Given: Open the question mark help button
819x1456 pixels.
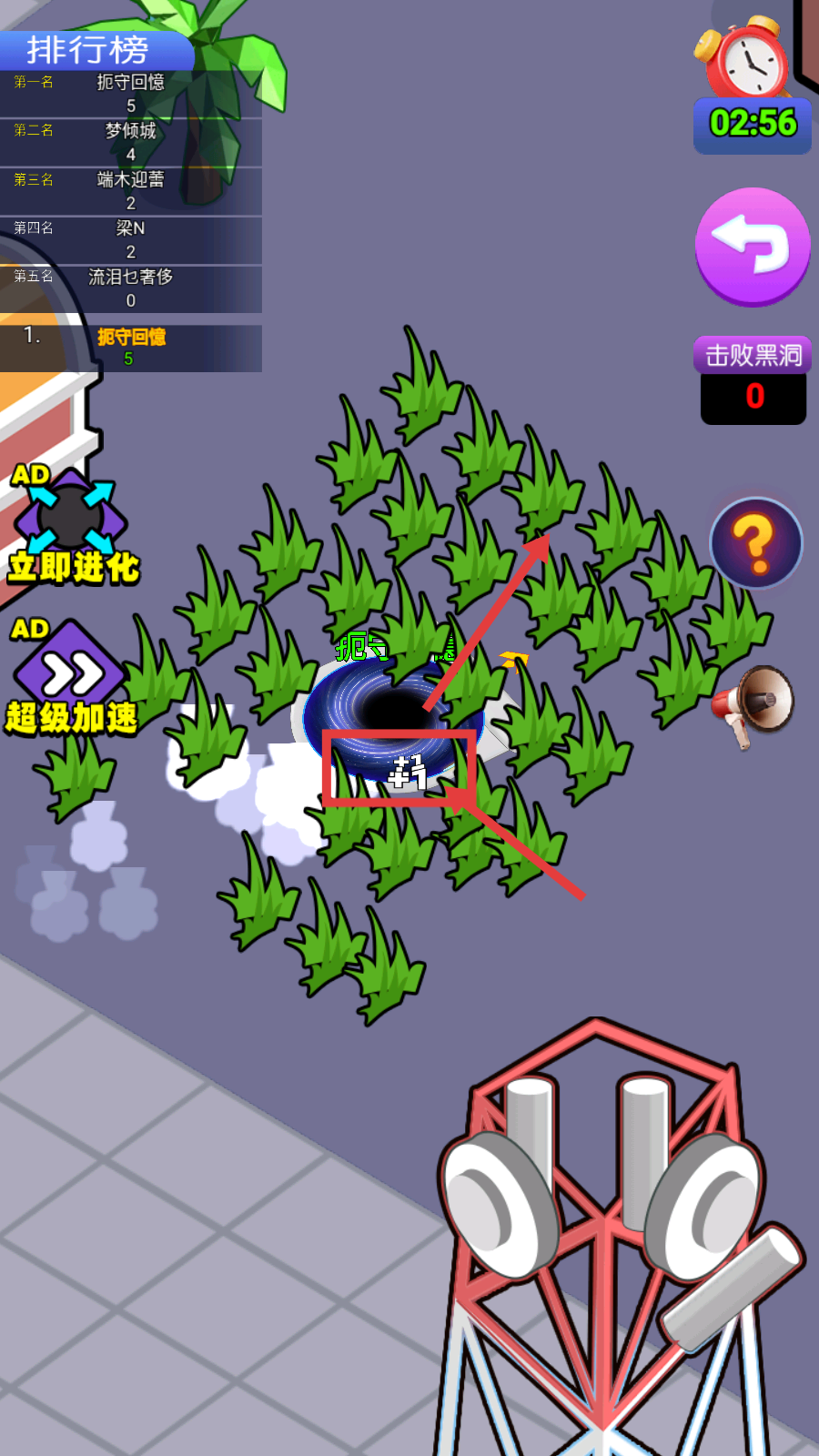Looking at the screenshot, I should click(755, 543).
